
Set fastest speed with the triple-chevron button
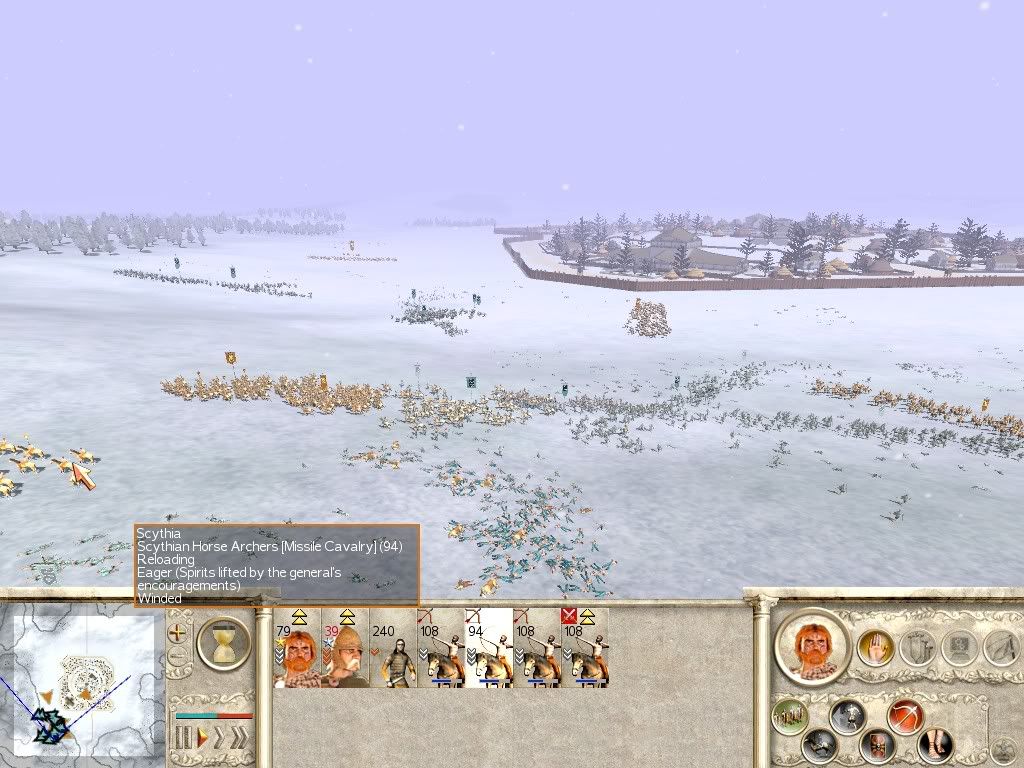[x=240, y=740]
